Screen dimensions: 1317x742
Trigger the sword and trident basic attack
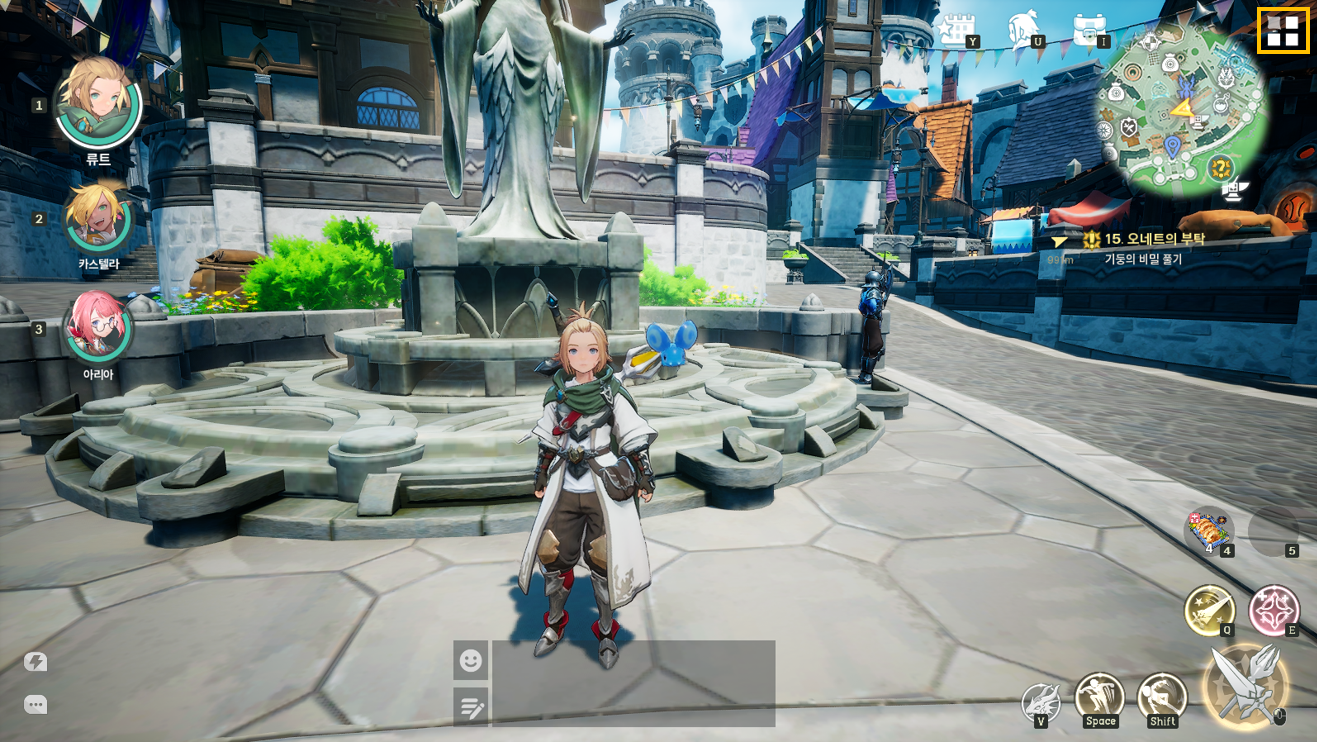point(1245,684)
